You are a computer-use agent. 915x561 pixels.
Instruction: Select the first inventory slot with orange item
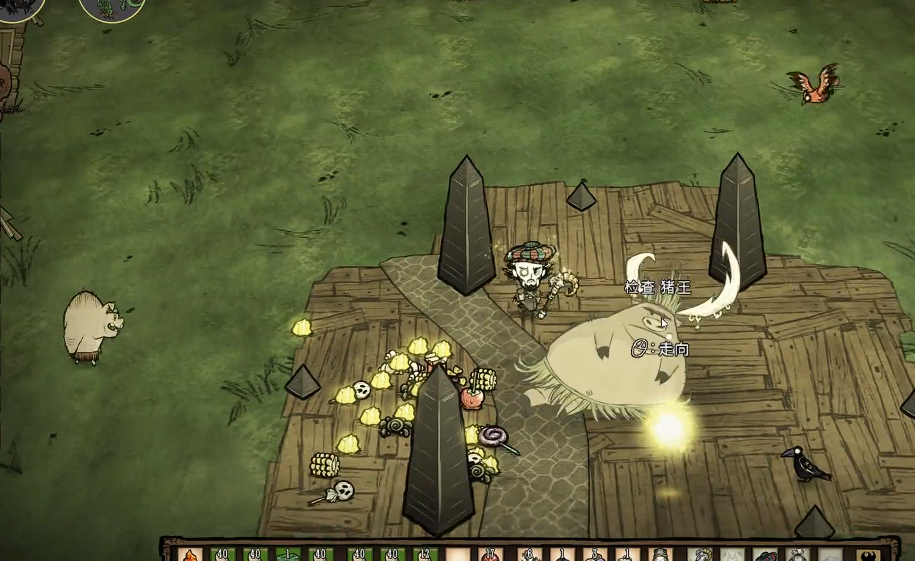191,554
